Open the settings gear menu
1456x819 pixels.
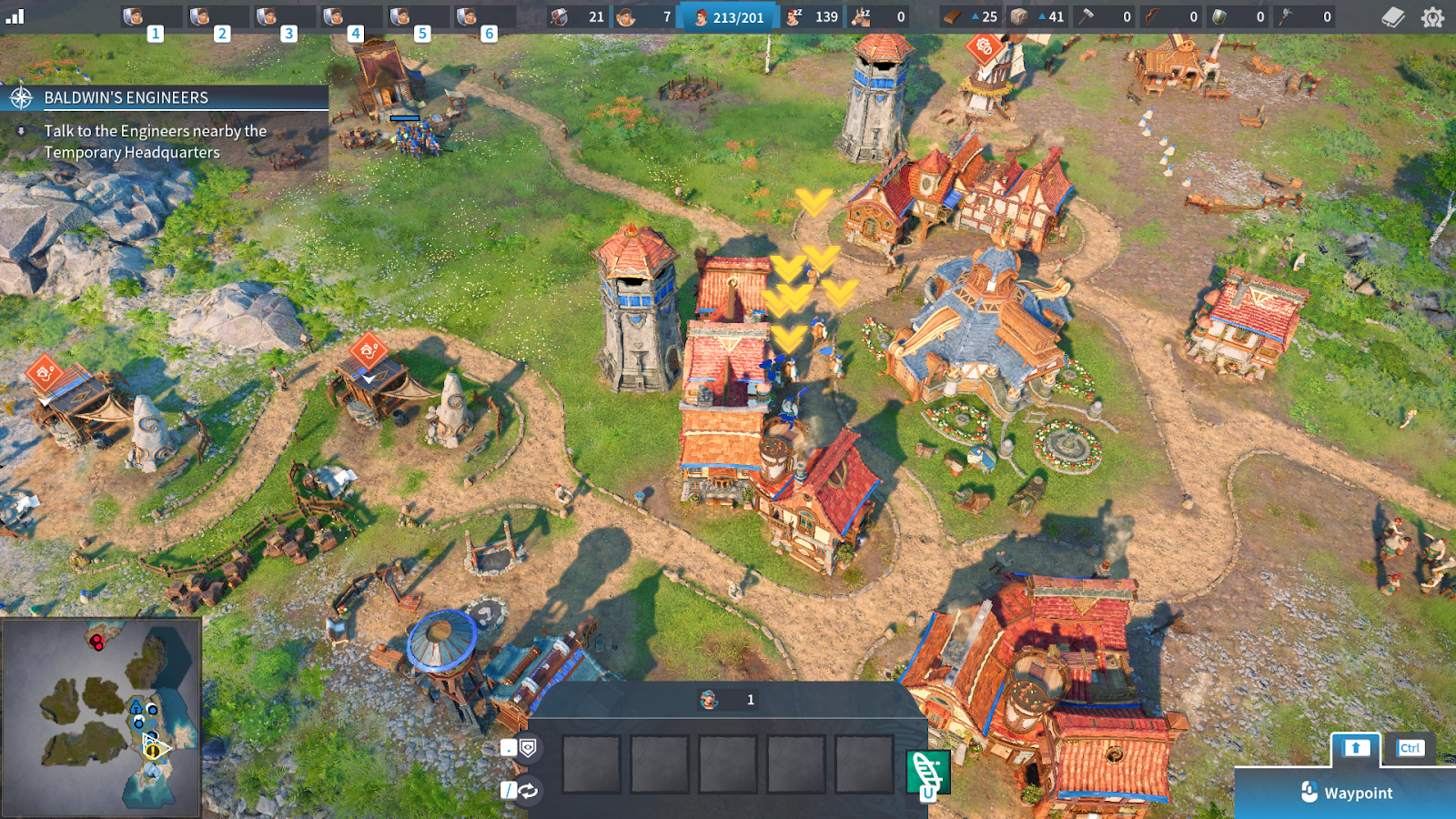(x=1432, y=17)
